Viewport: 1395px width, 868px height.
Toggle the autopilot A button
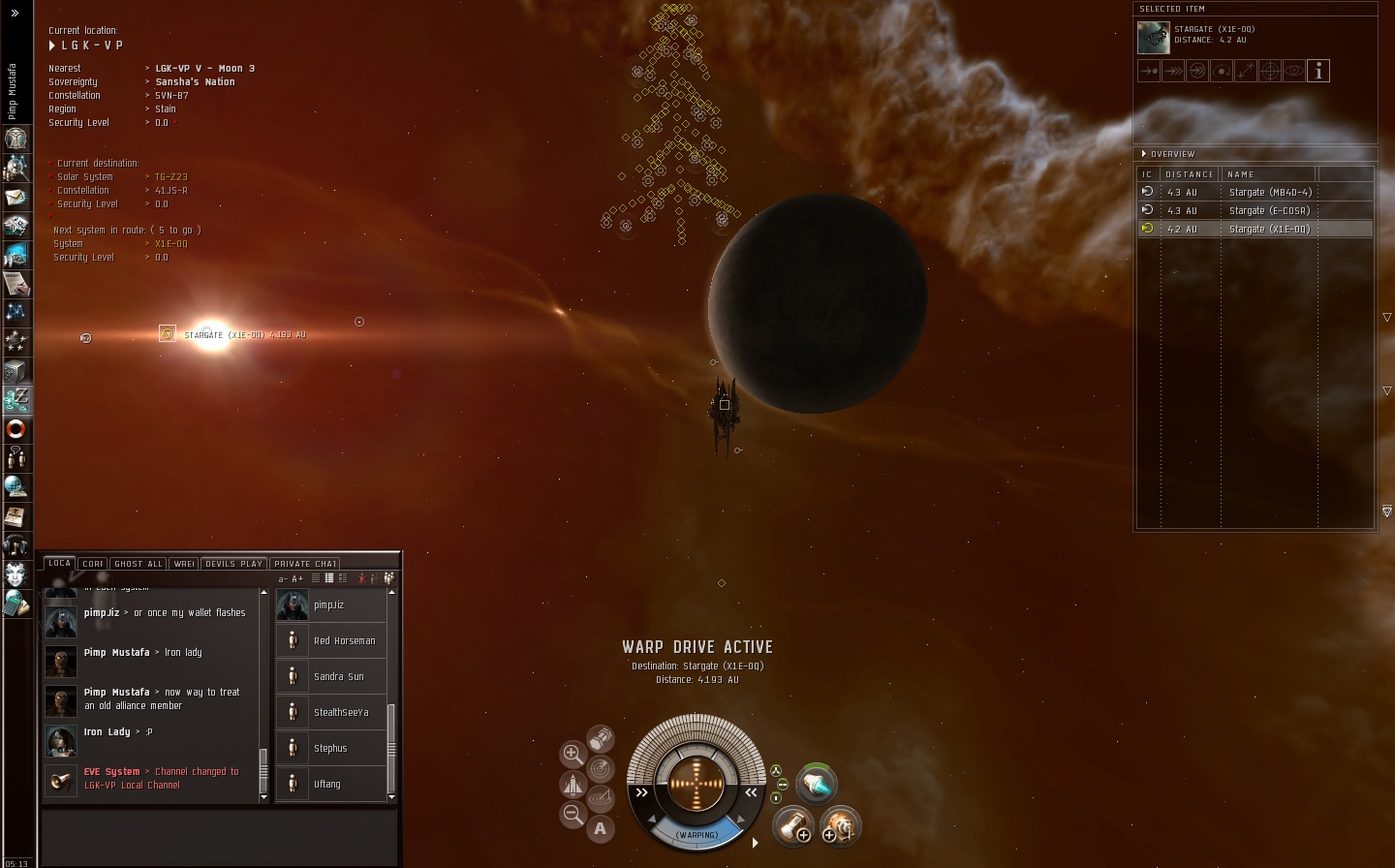[x=601, y=828]
